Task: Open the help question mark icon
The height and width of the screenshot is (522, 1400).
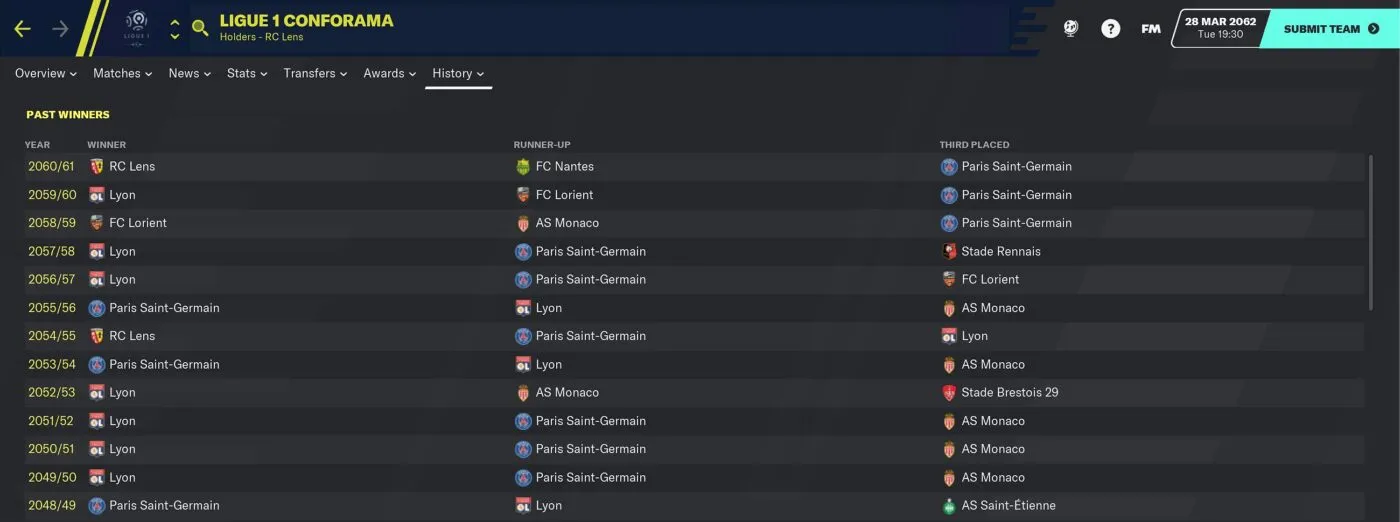Action: 1111,29
